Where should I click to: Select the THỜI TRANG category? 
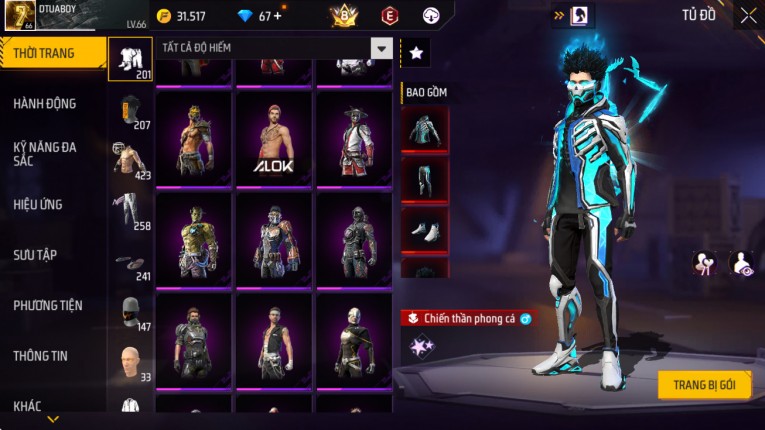point(52,53)
